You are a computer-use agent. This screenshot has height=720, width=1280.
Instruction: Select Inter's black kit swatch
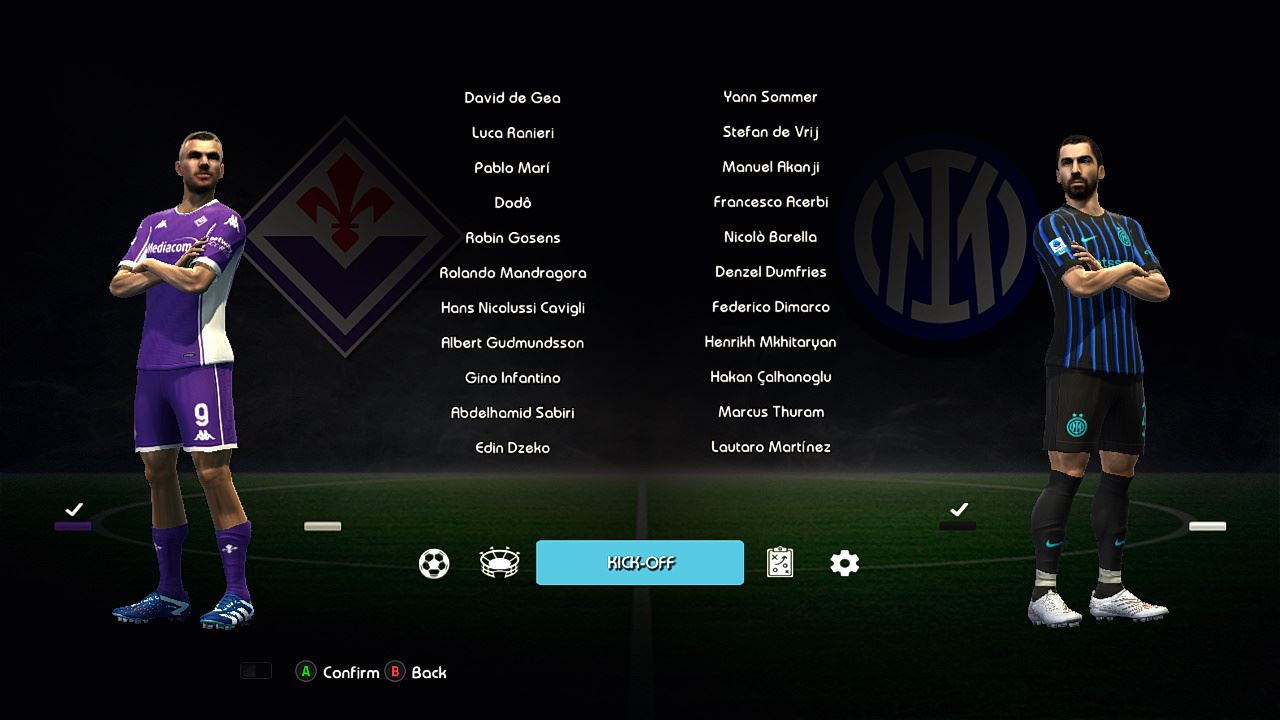pos(958,525)
